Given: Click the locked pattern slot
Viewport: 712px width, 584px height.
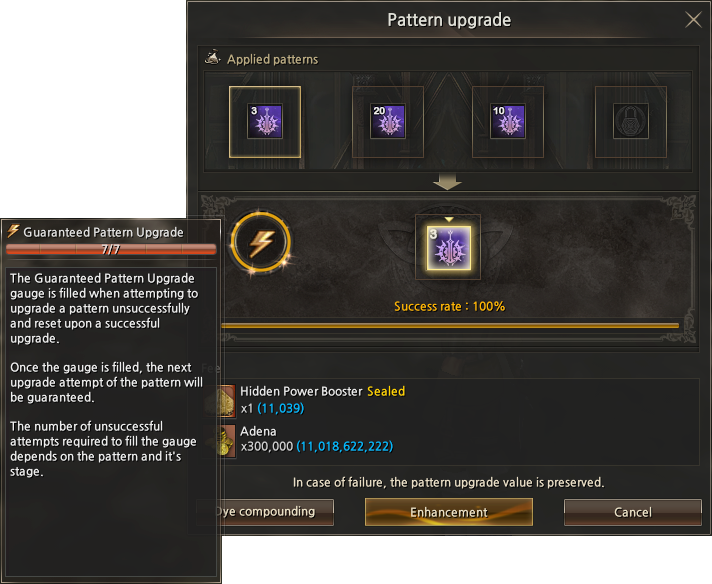Looking at the screenshot, I should tap(631, 122).
